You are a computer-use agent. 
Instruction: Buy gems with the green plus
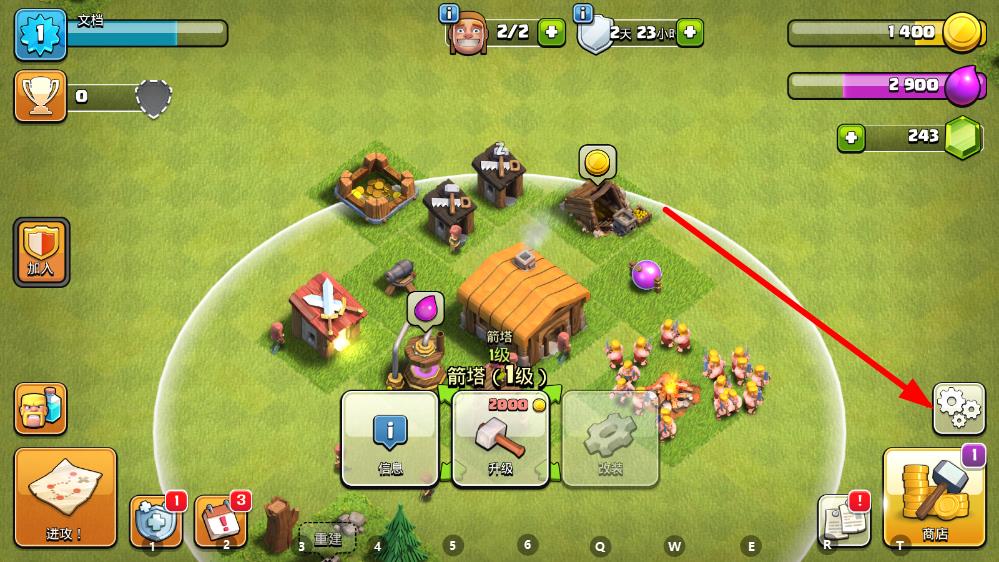point(851,137)
